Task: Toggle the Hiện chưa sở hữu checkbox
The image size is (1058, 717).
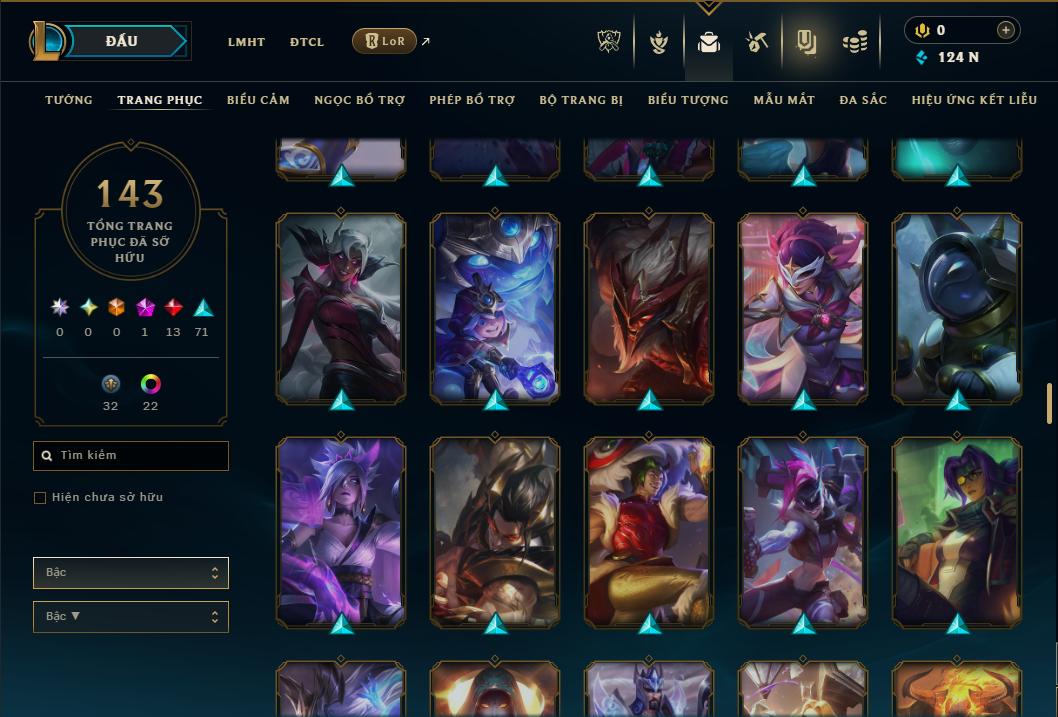Action: point(40,498)
